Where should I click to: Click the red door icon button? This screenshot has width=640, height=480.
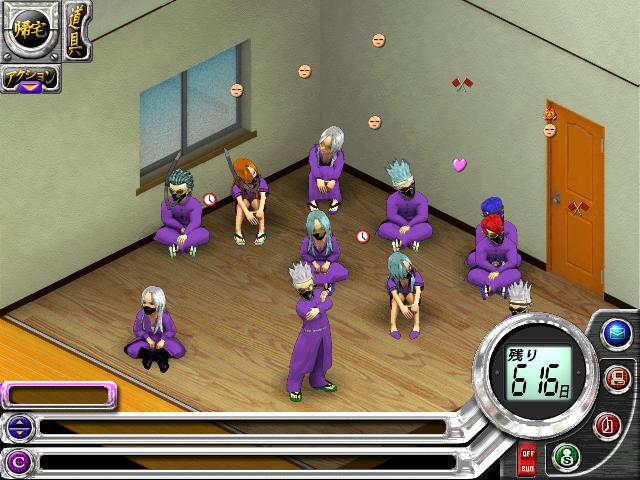coord(607,425)
